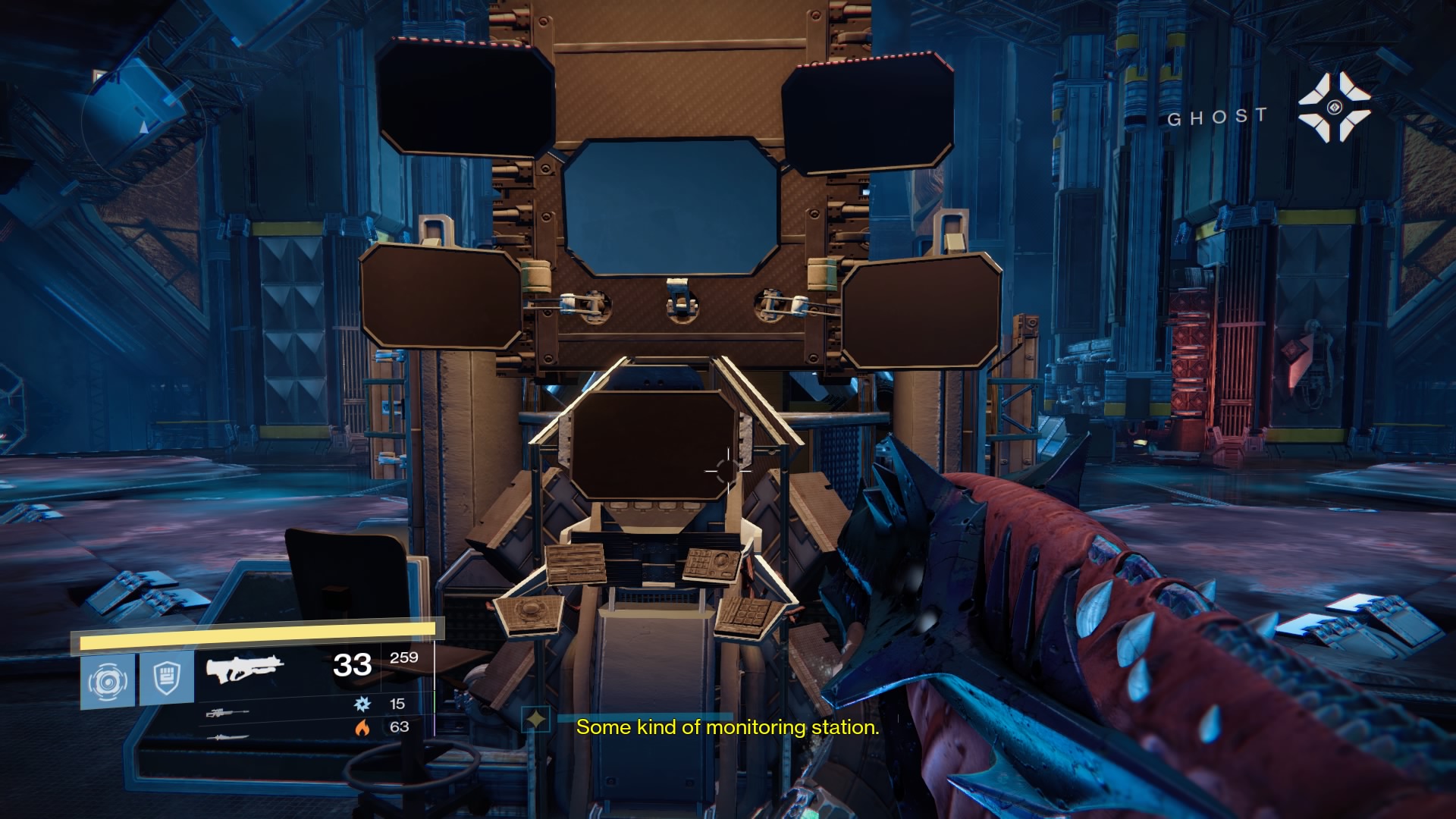
Task: Choose the sword heavy weapon icon
Action: click(227, 736)
